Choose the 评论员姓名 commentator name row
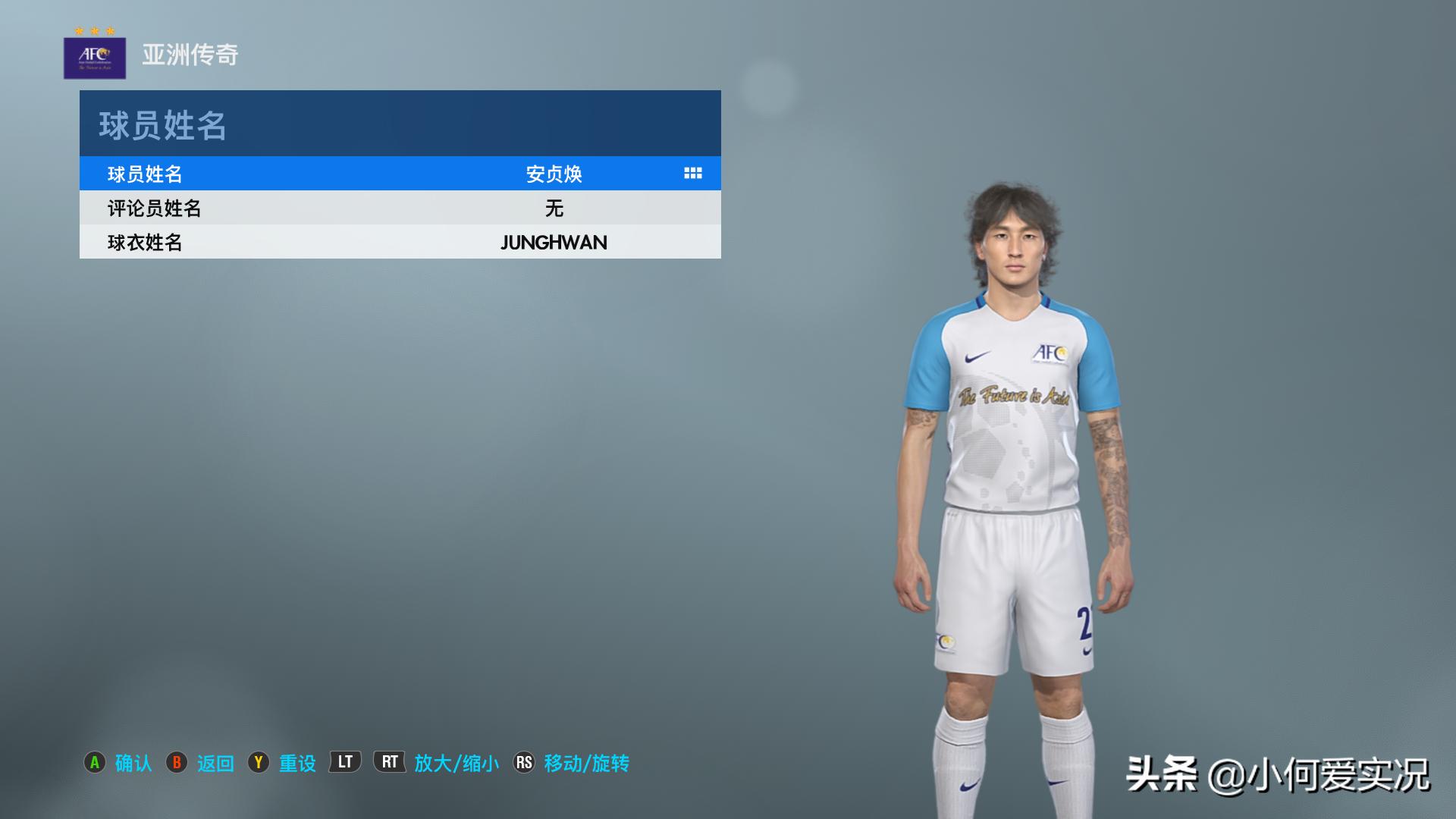Screen dimensions: 1456x819 (400, 208)
